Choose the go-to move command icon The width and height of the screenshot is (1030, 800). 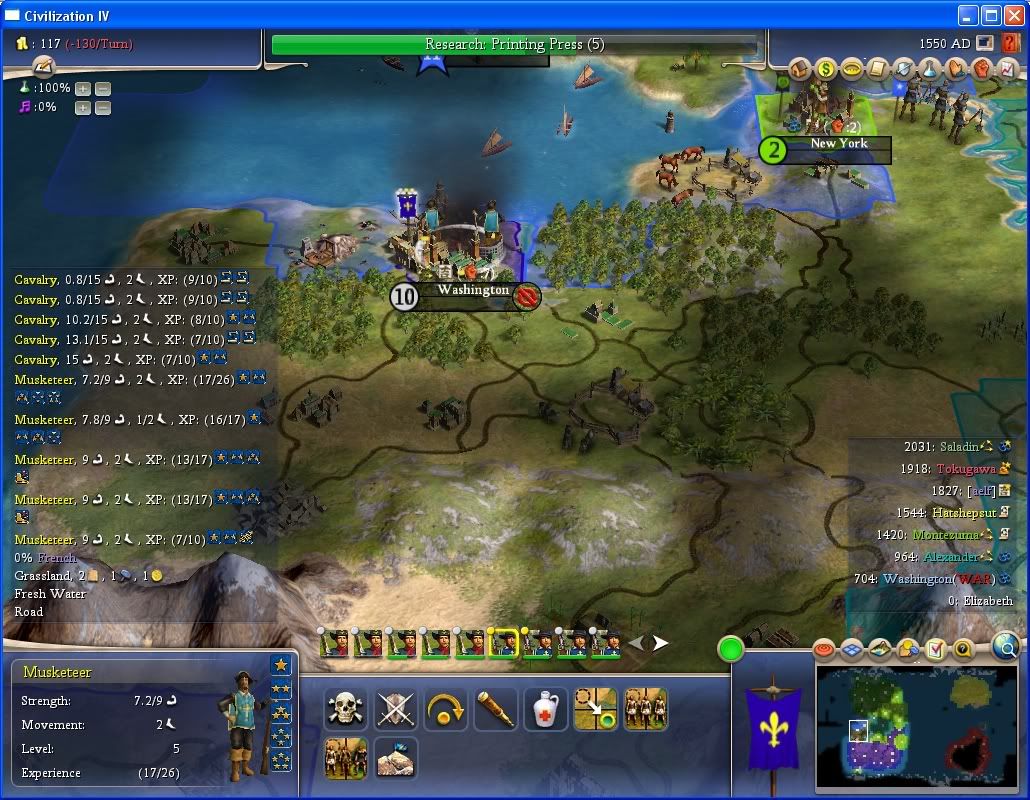[x=595, y=709]
